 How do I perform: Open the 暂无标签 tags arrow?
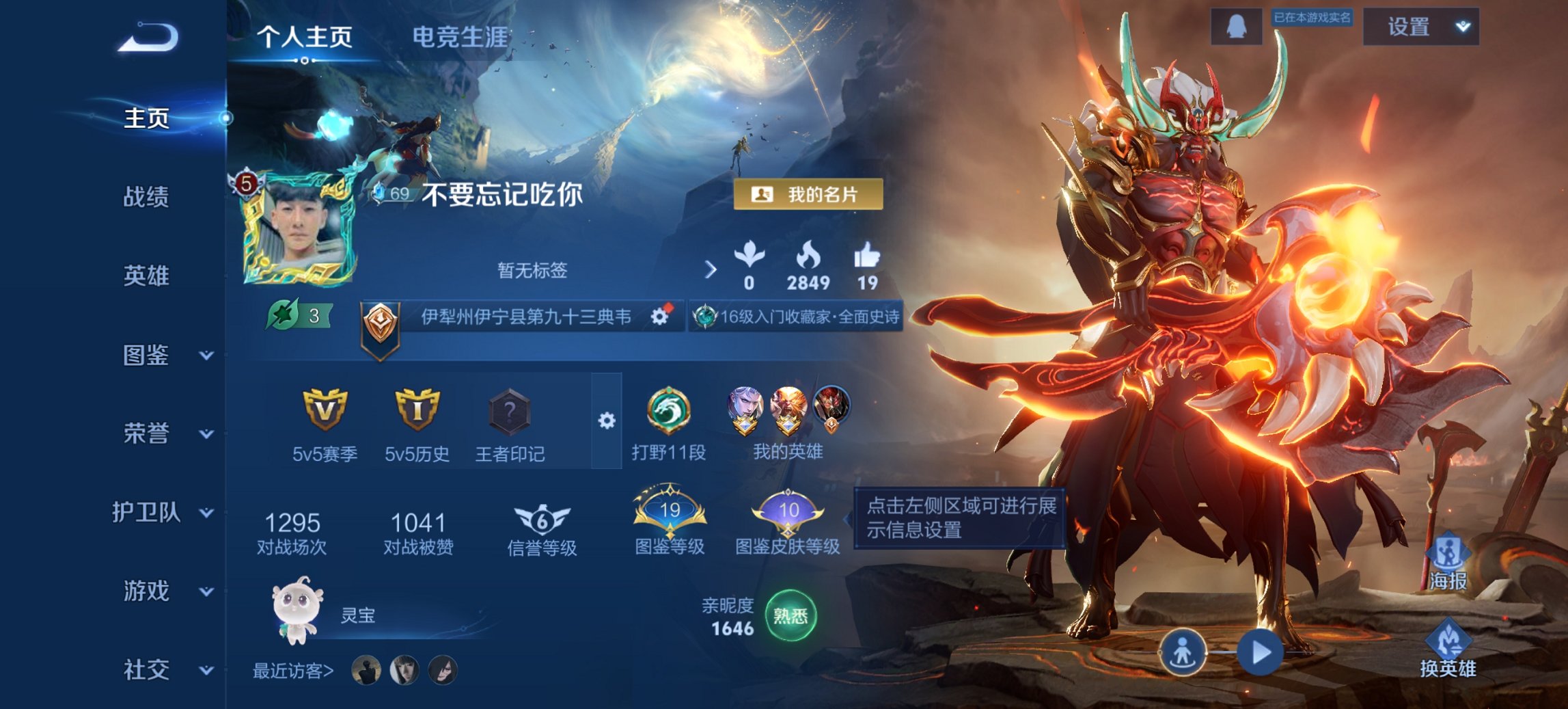pyautogui.click(x=712, y=270)
